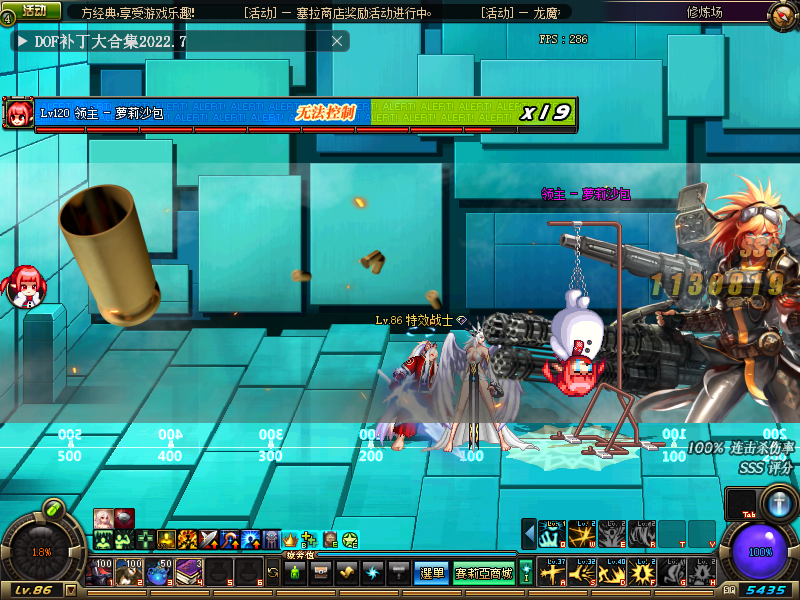
Task: Open the 赛莉亞商城 shop
Action: click(484, 573)
